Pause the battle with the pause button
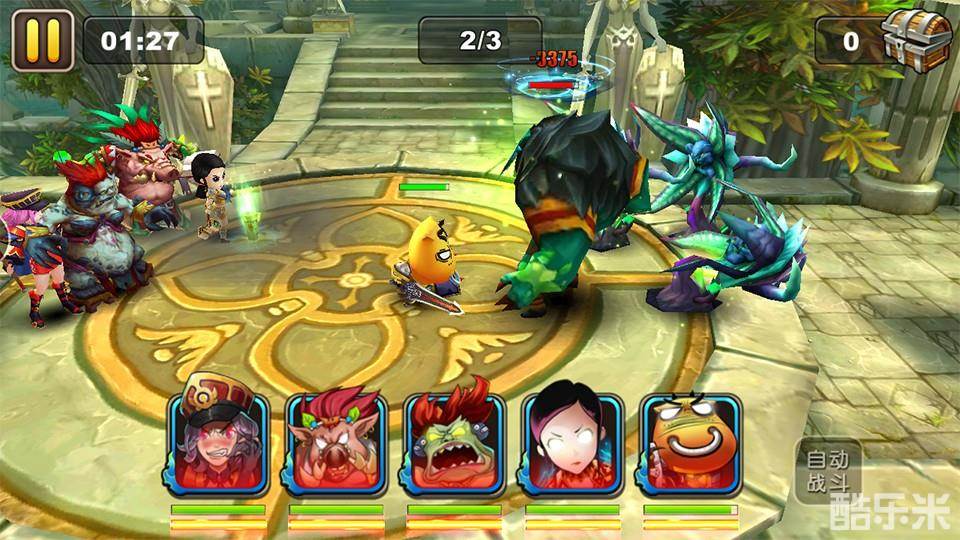Image resolution: width=960 pixels, height=540 pixels. (x=42, y=41)
